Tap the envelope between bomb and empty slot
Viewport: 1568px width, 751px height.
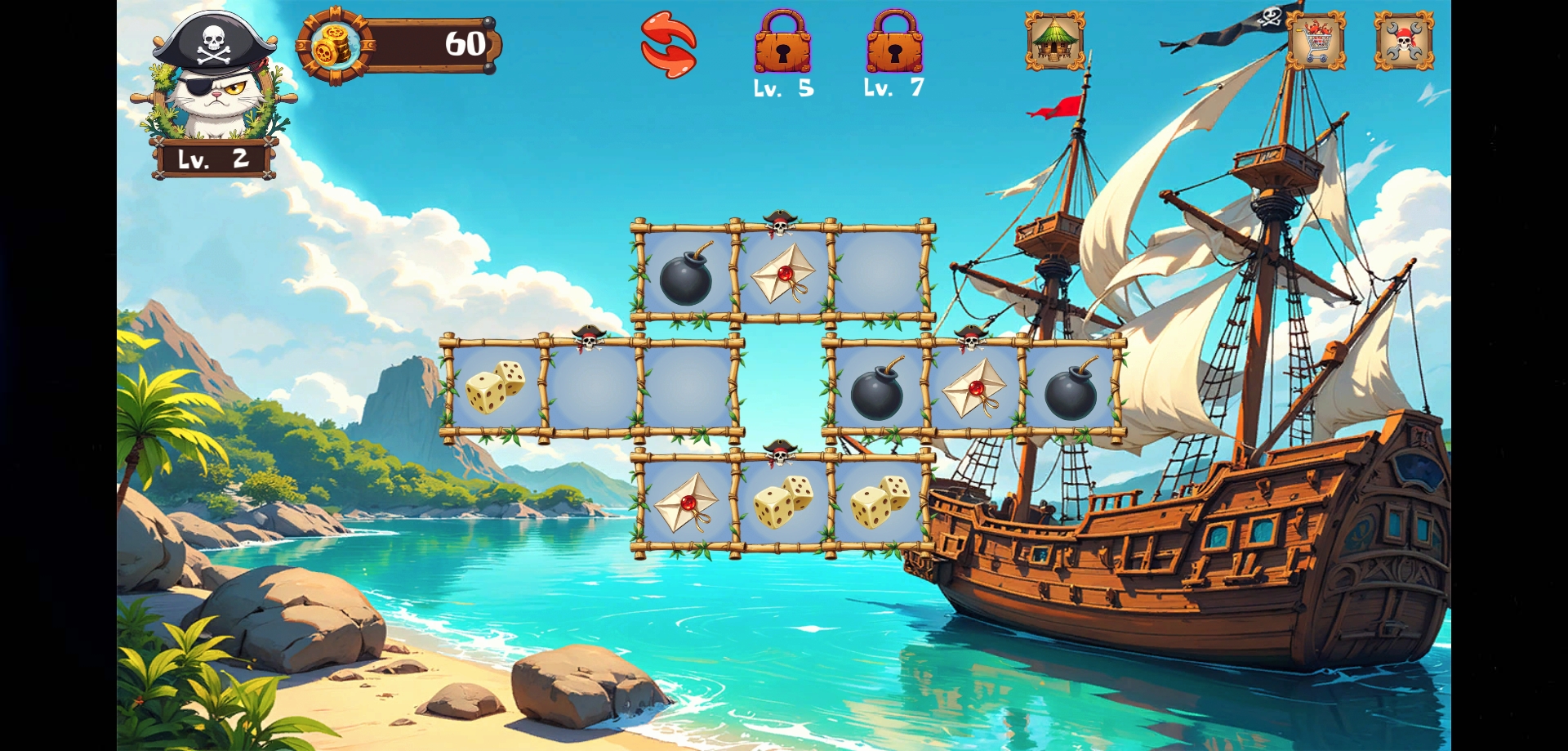782,273
